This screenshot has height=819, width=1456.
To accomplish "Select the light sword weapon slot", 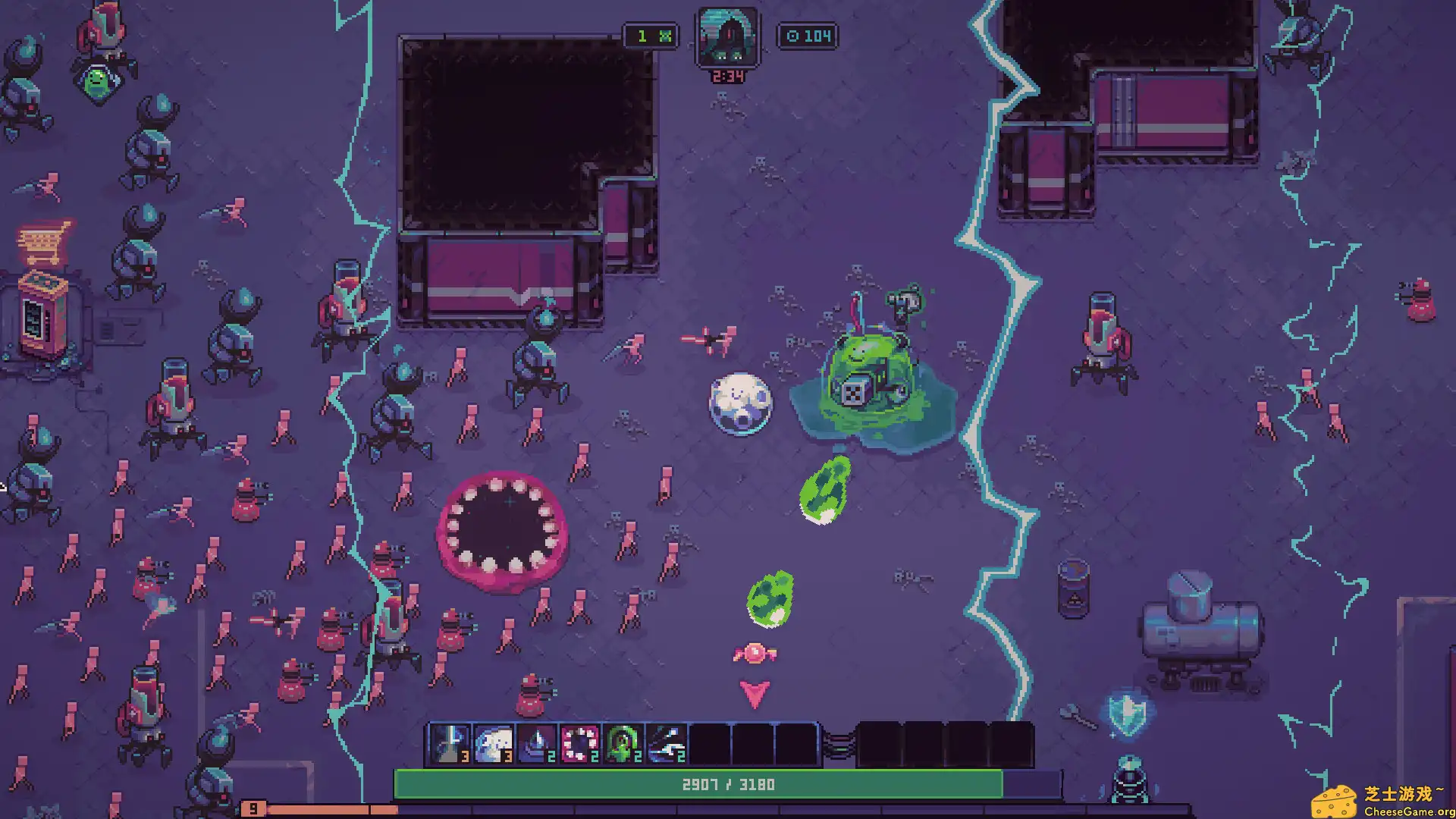I will coord(450,744).
